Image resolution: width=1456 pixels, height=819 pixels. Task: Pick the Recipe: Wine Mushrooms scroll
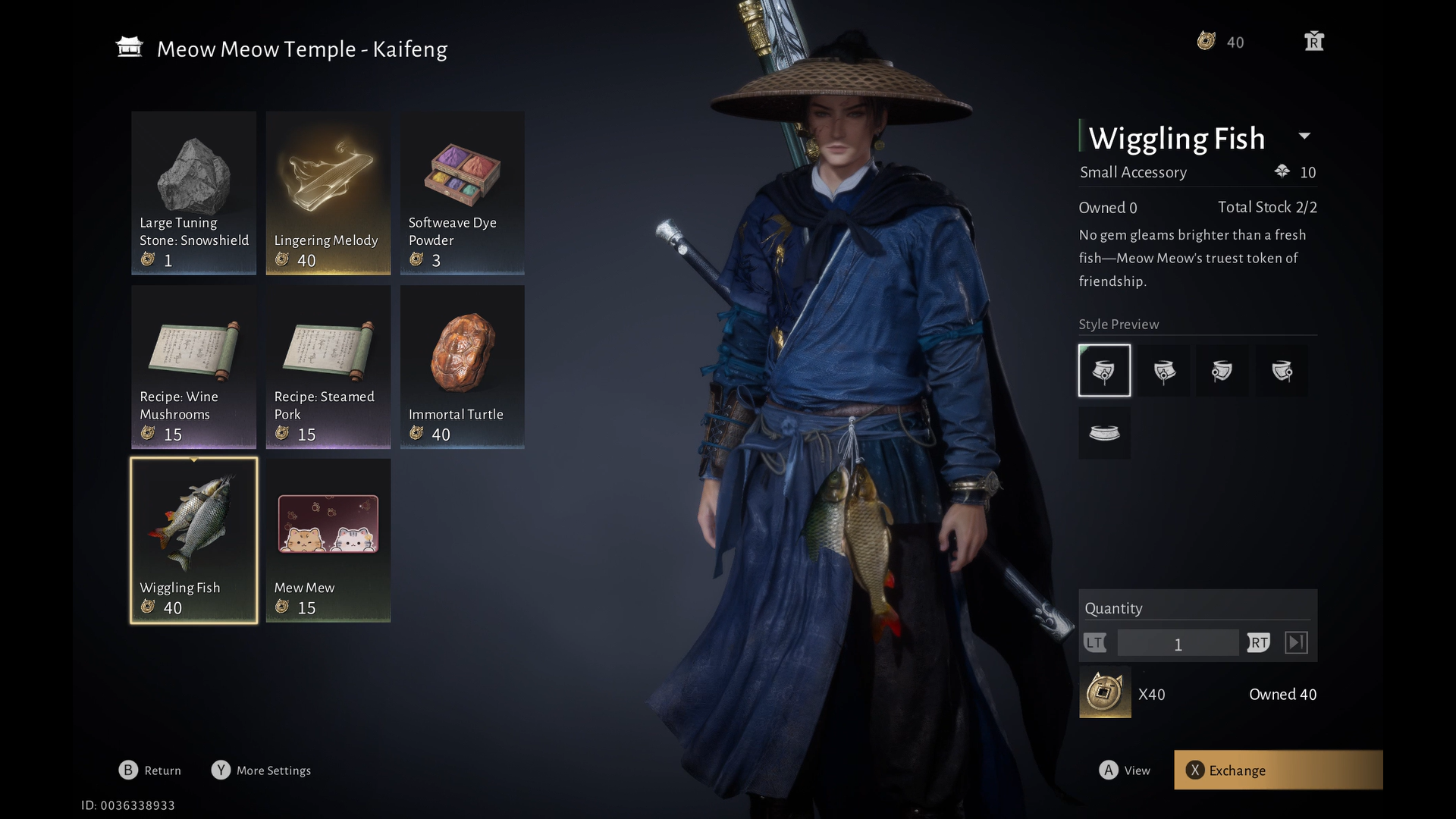point(193,366)
